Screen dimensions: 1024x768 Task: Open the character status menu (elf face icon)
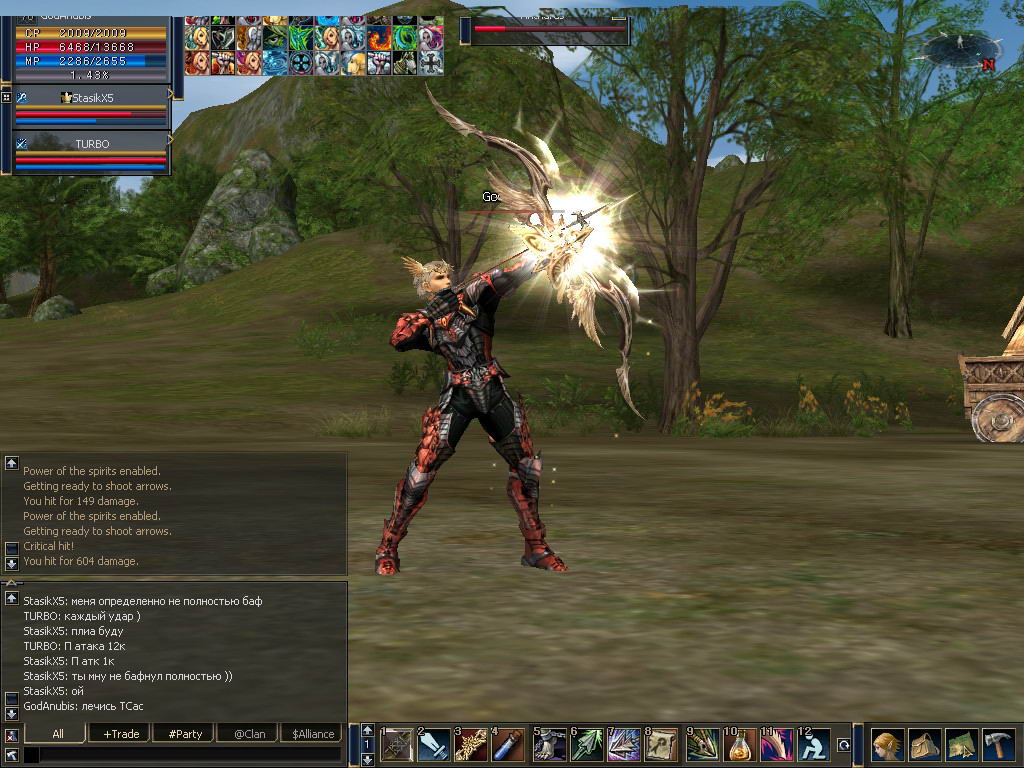886,745
